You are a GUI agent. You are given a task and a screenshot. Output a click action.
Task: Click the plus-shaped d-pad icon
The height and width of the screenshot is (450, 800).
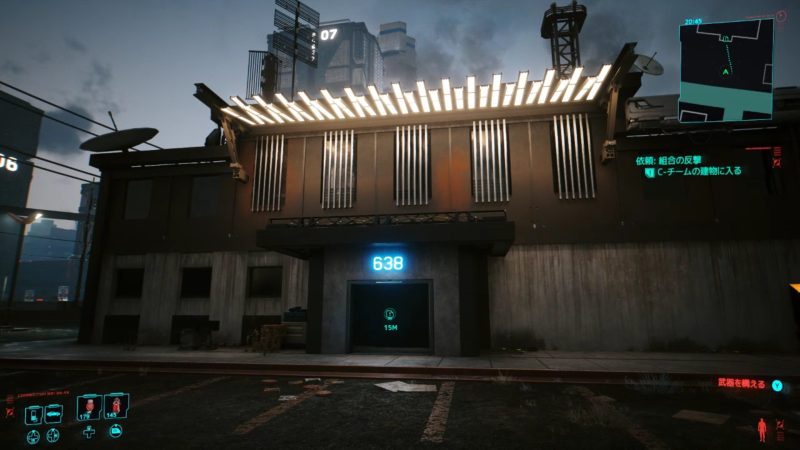click(89, 431)
